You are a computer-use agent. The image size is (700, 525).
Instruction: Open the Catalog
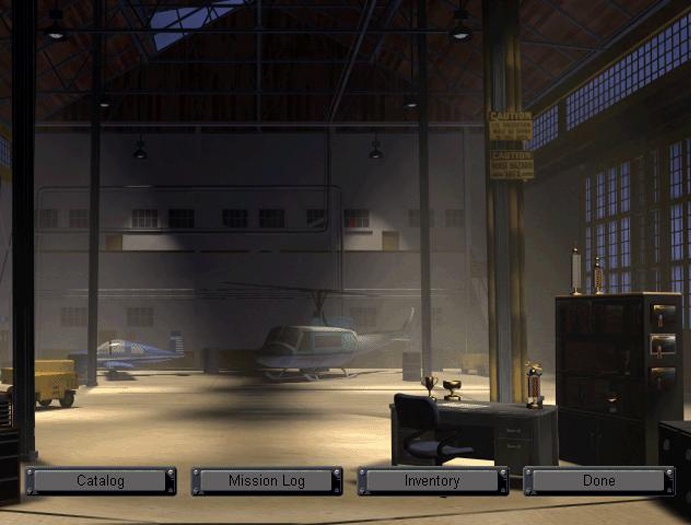click(101, 481)
